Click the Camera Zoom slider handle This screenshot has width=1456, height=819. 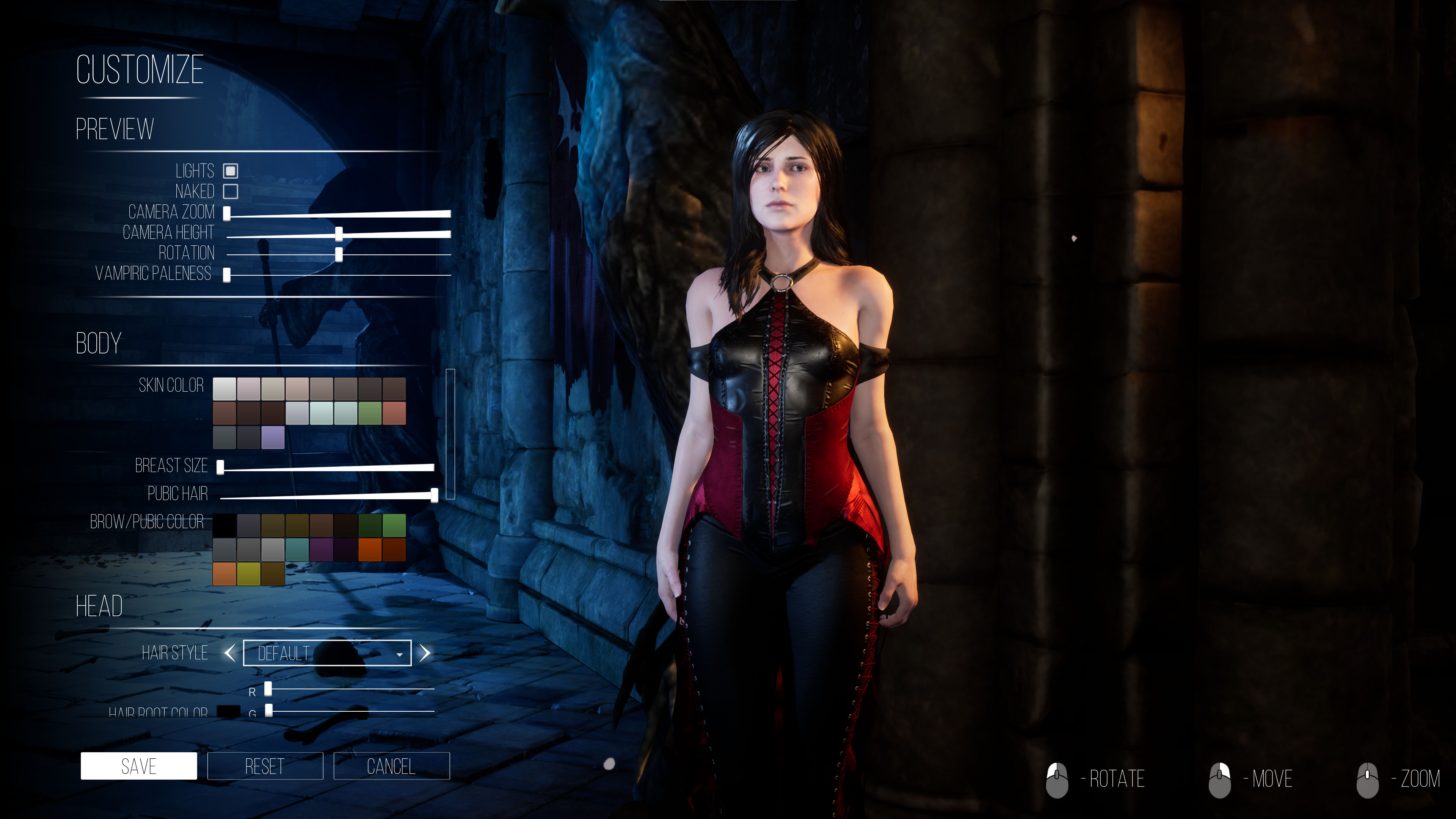(x=227, y=213)
